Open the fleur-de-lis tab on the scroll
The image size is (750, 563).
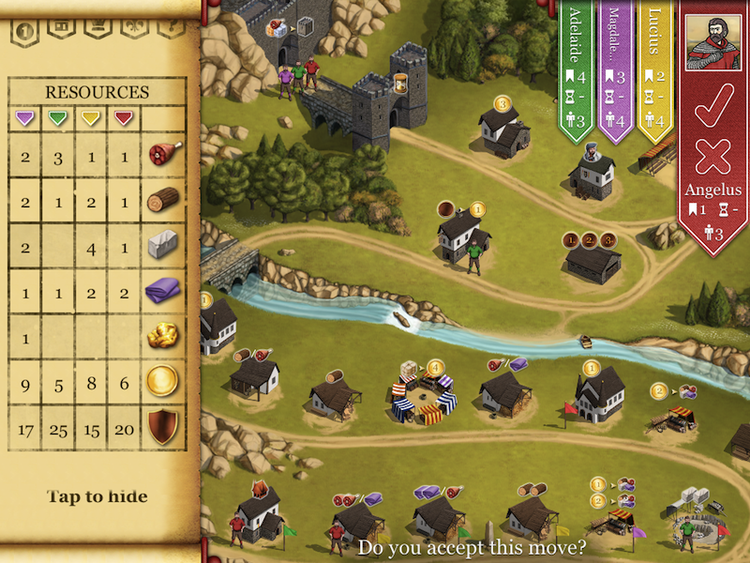[133, 25]
